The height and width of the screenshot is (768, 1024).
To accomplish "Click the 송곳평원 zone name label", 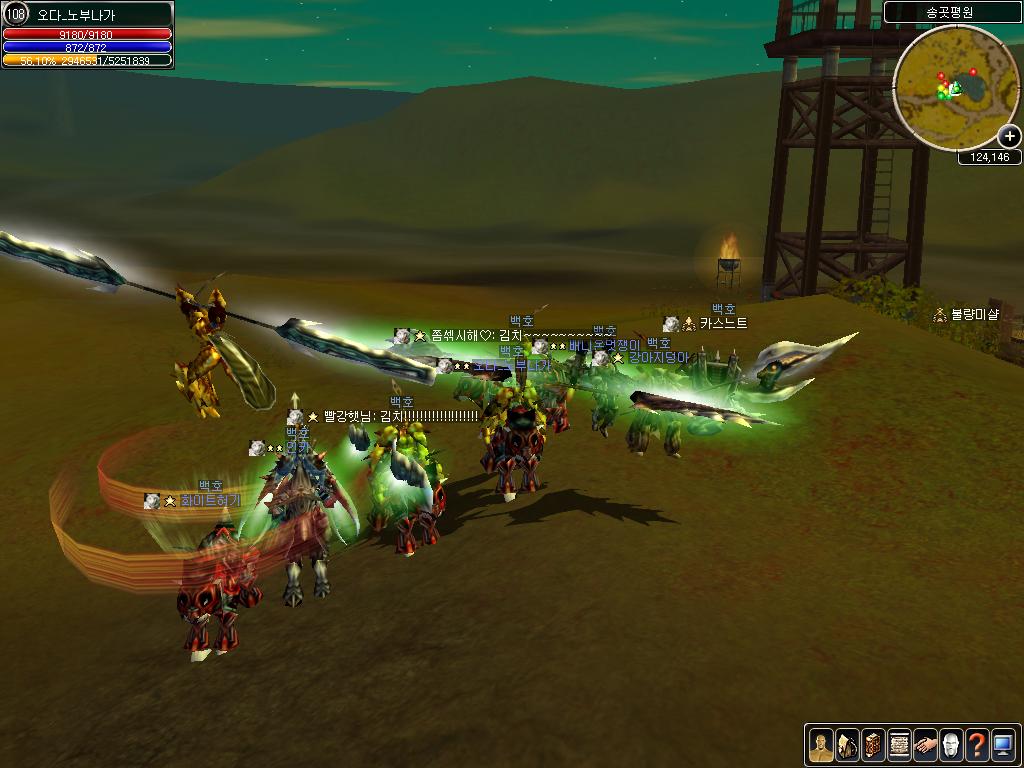I will (950, 12).
